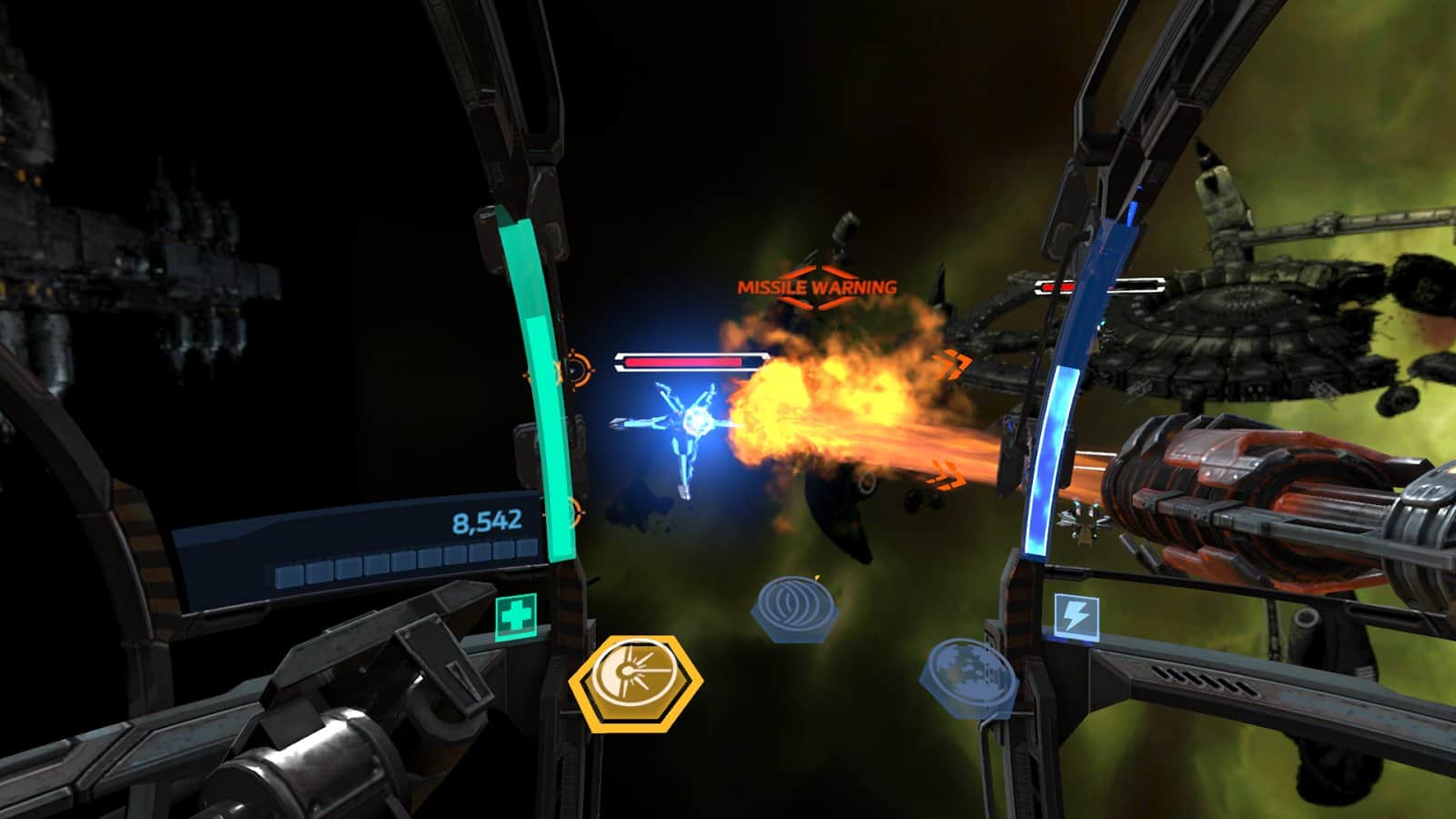1456x819 pixels.
Task: Select the swirl coil power-up icon
Action: pyautogui.click(x=795, y=604)
